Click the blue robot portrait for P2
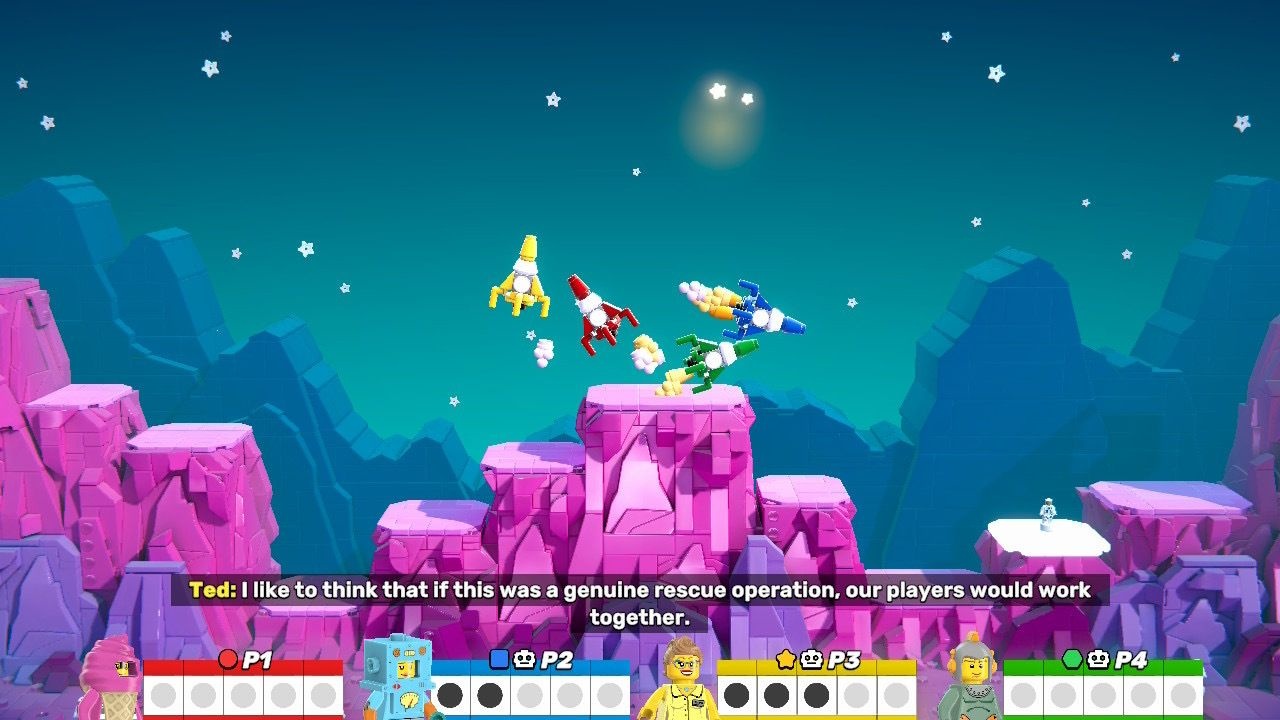Image resolution: width=1280 pixels, height=720 pixels. tap(396, 677)
